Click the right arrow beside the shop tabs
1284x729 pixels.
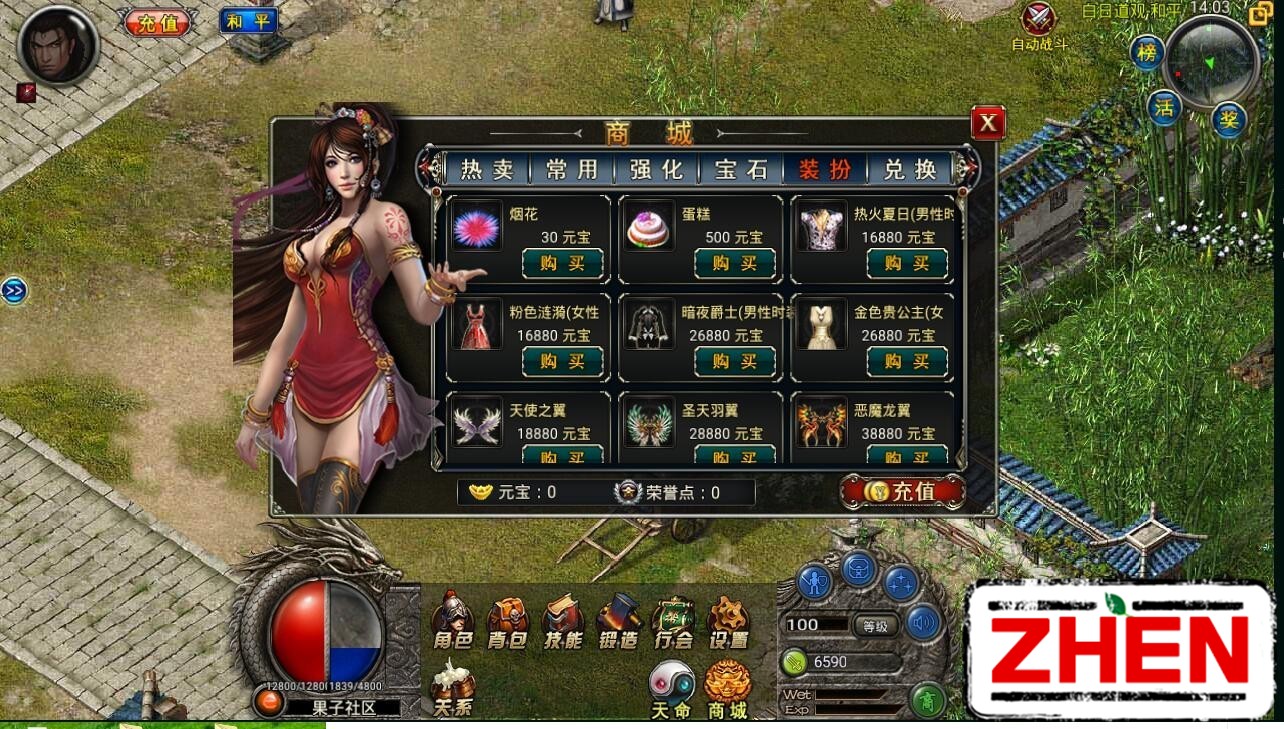[968, 169]
